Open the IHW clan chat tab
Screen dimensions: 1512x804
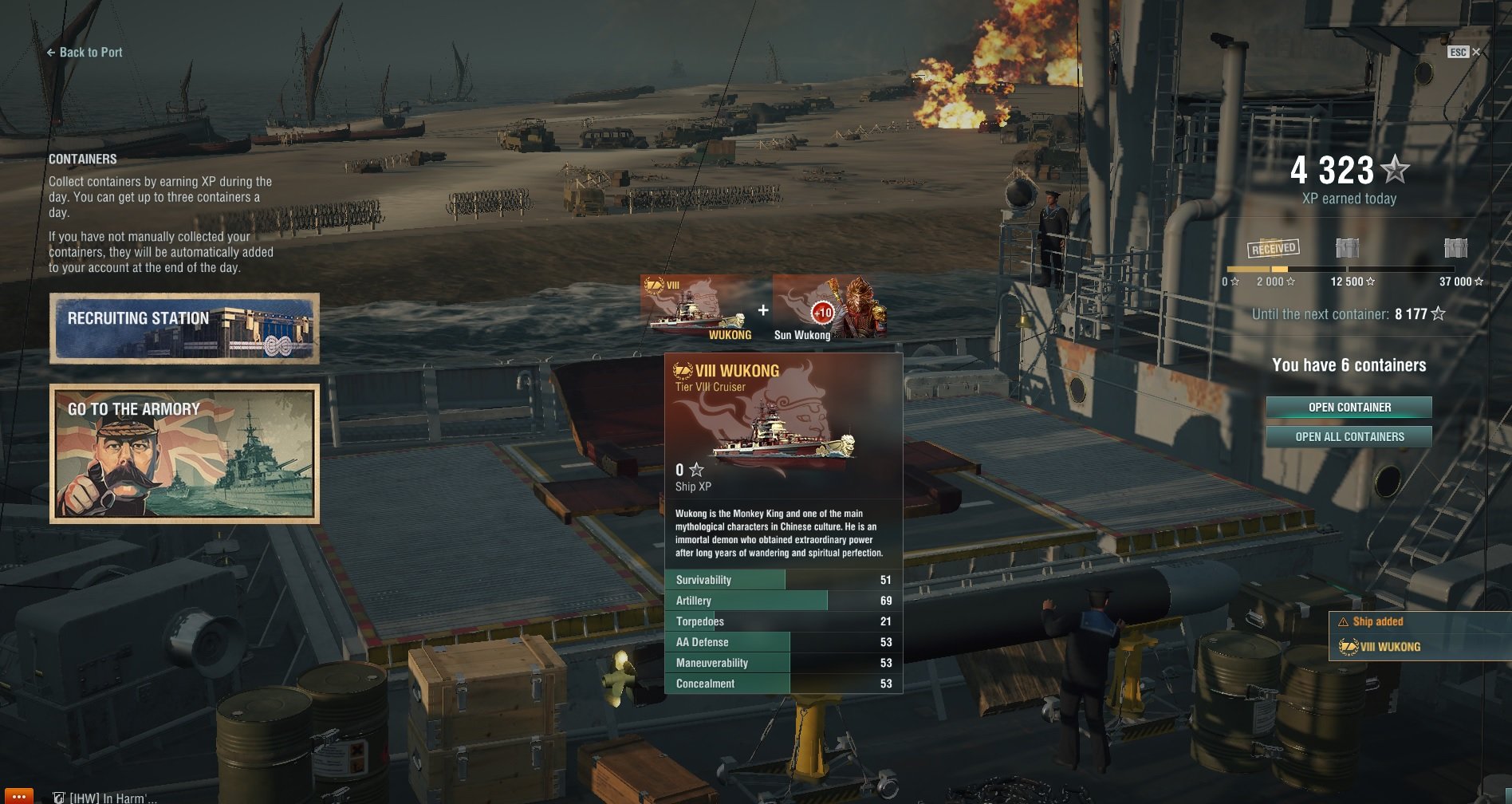point(105,797)
